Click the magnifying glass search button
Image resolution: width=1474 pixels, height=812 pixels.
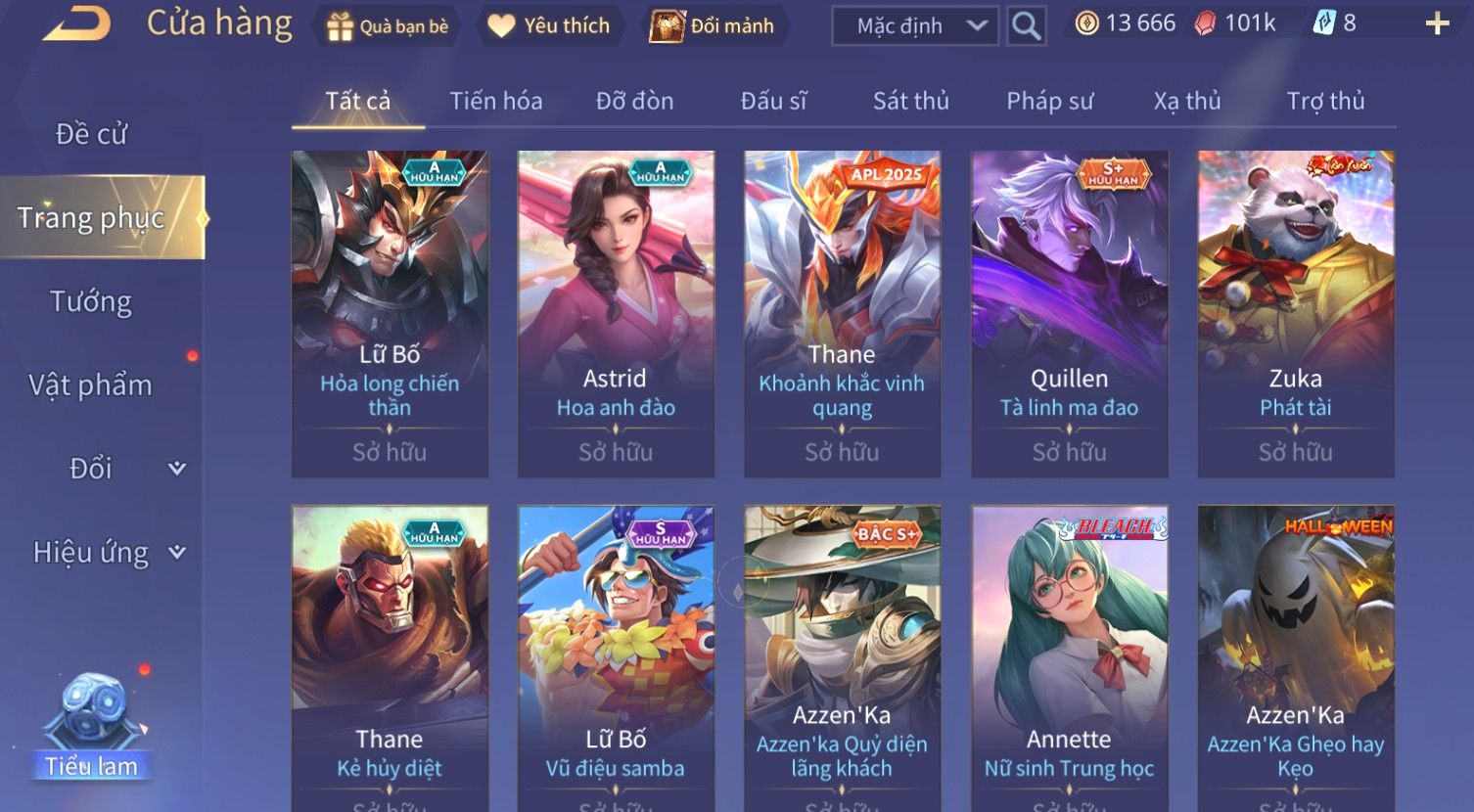[x=1026, y=26]
